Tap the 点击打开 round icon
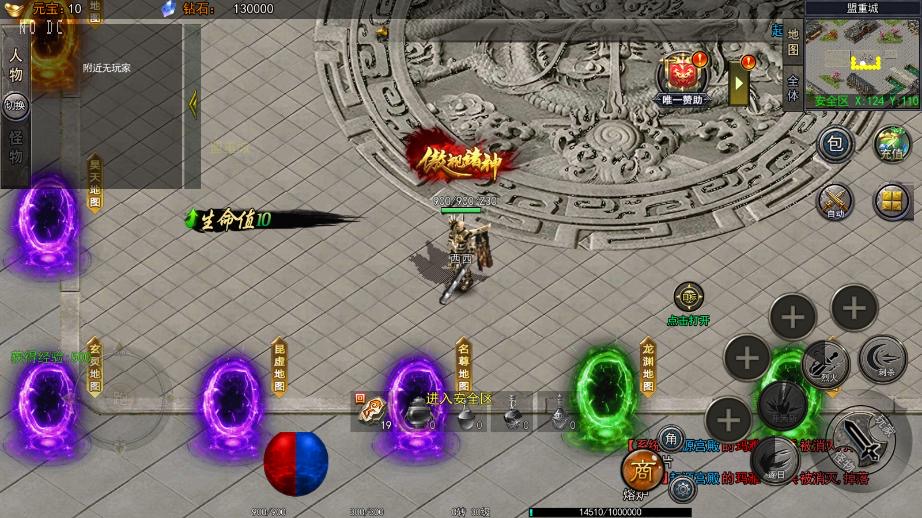 (688, 297)
